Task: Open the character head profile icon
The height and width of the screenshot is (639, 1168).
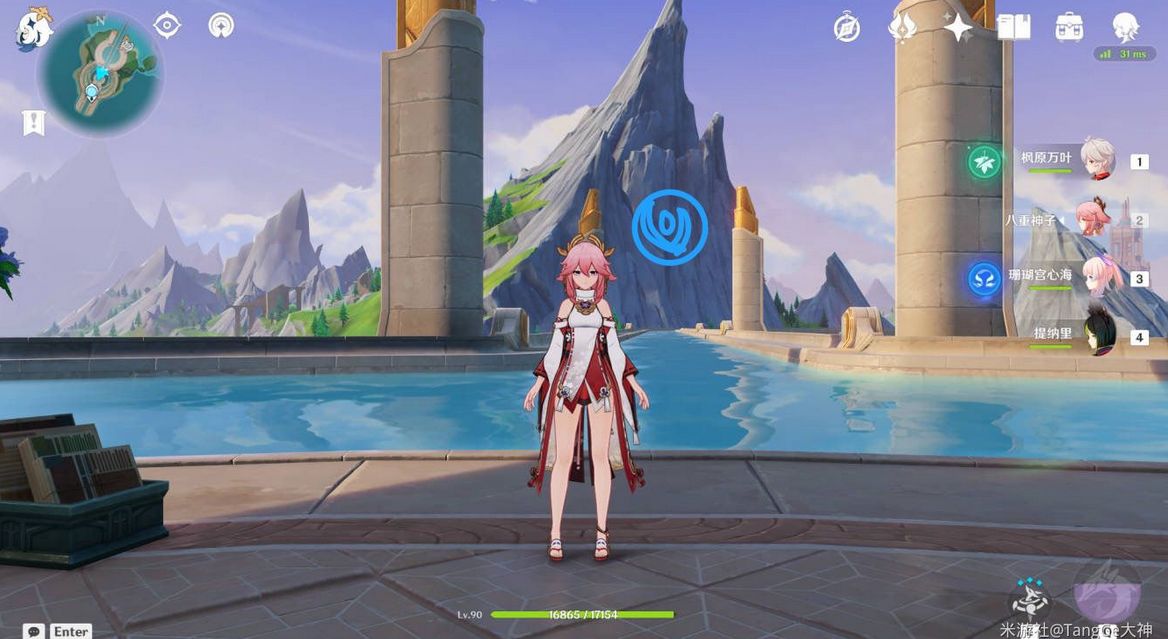Action: coord(1125,27)
